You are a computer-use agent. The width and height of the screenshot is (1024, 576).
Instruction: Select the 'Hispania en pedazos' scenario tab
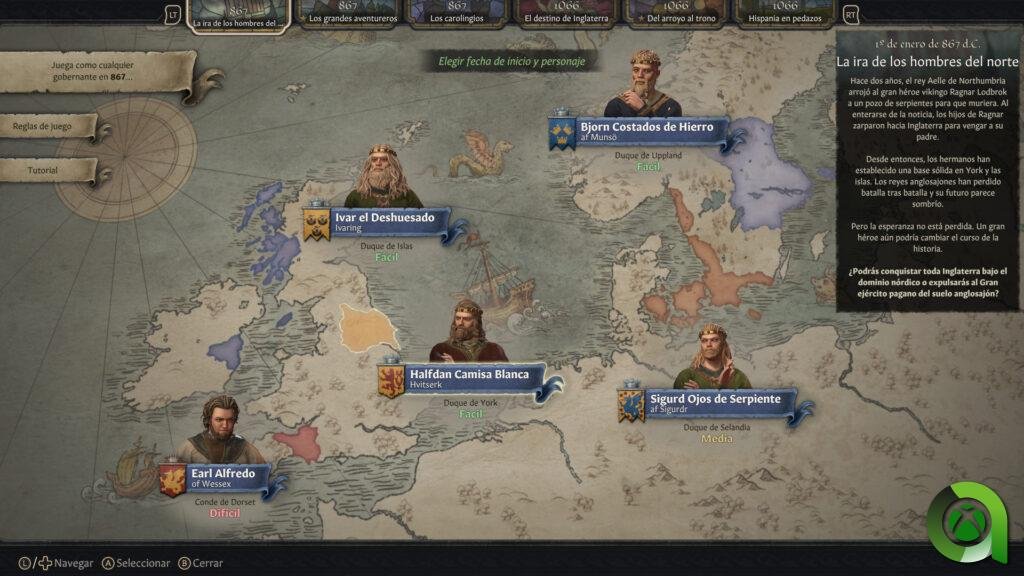click(784, 14)
